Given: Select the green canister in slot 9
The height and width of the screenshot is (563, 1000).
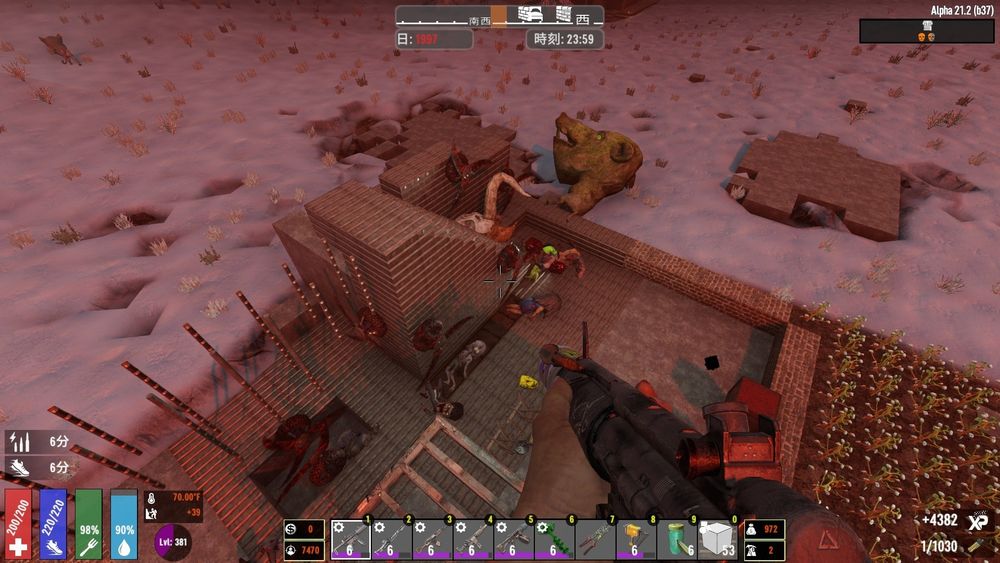Looking at the screenshot, I should (677, 540).
